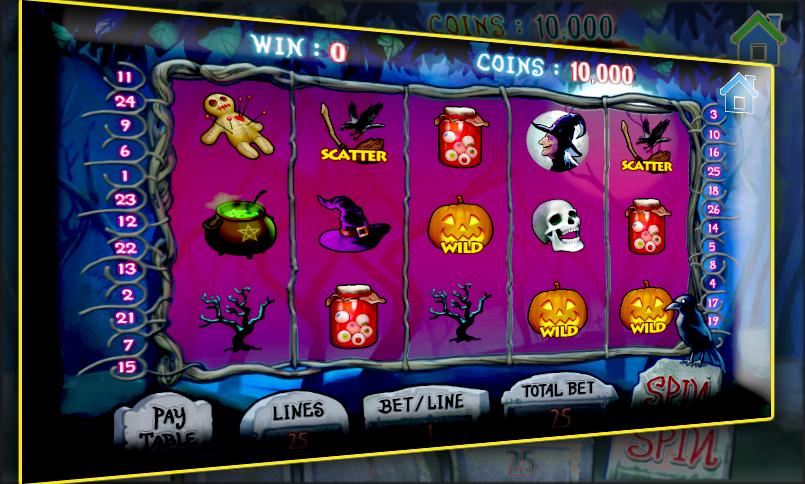Show payline marker number 19
The height and width of the screenshot is (484, 805).
(713, 321)
